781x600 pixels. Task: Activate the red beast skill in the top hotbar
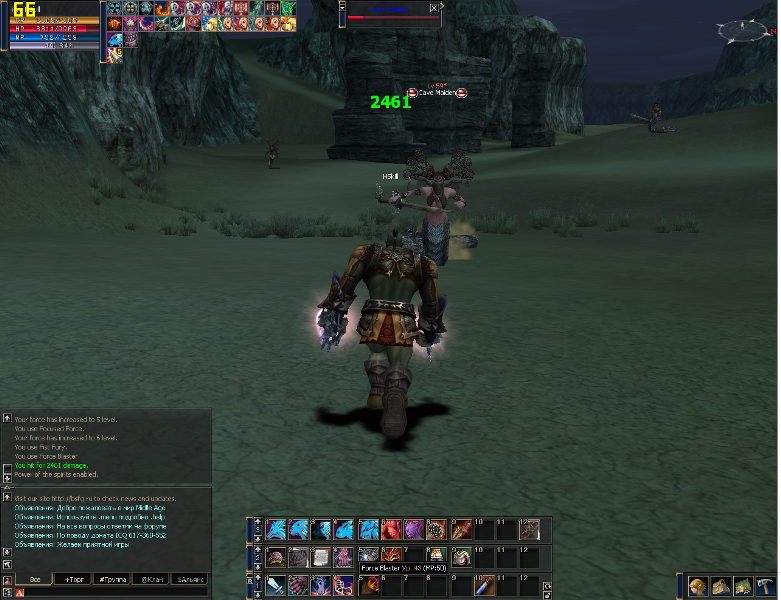click(x=389, y=529)
